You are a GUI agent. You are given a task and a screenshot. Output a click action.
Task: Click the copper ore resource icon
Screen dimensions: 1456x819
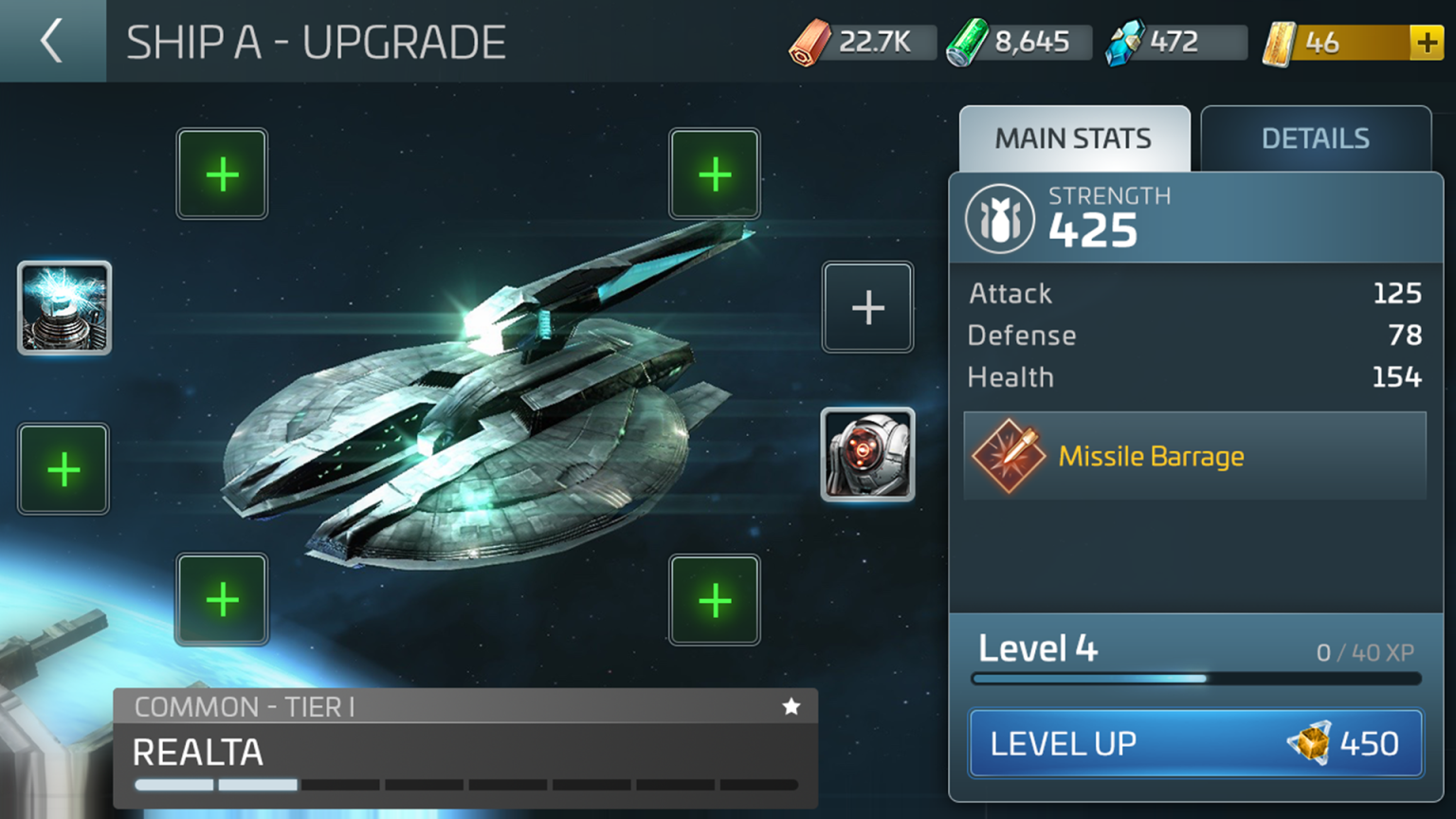812,42
